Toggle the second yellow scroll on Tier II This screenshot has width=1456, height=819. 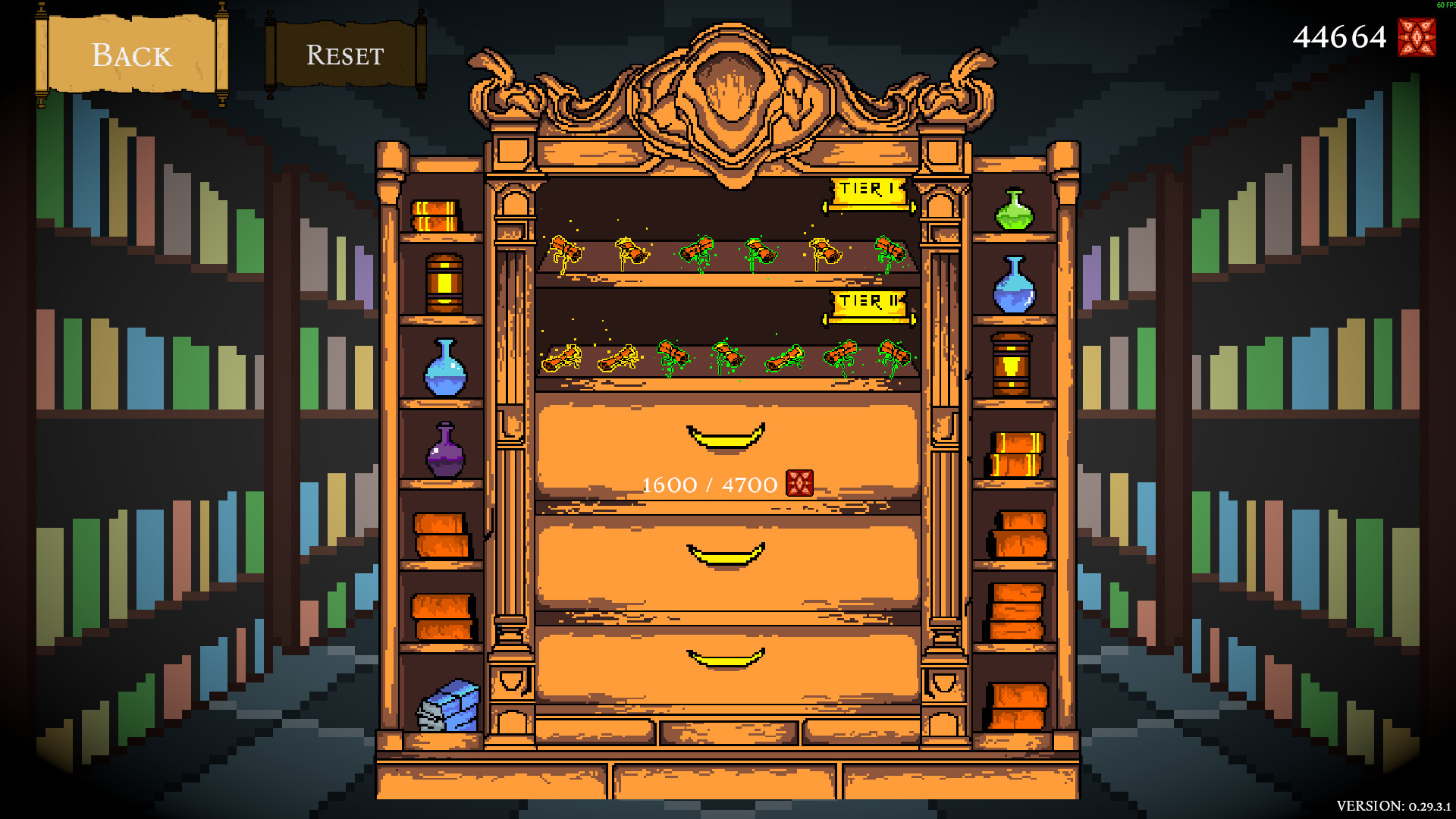618,356
